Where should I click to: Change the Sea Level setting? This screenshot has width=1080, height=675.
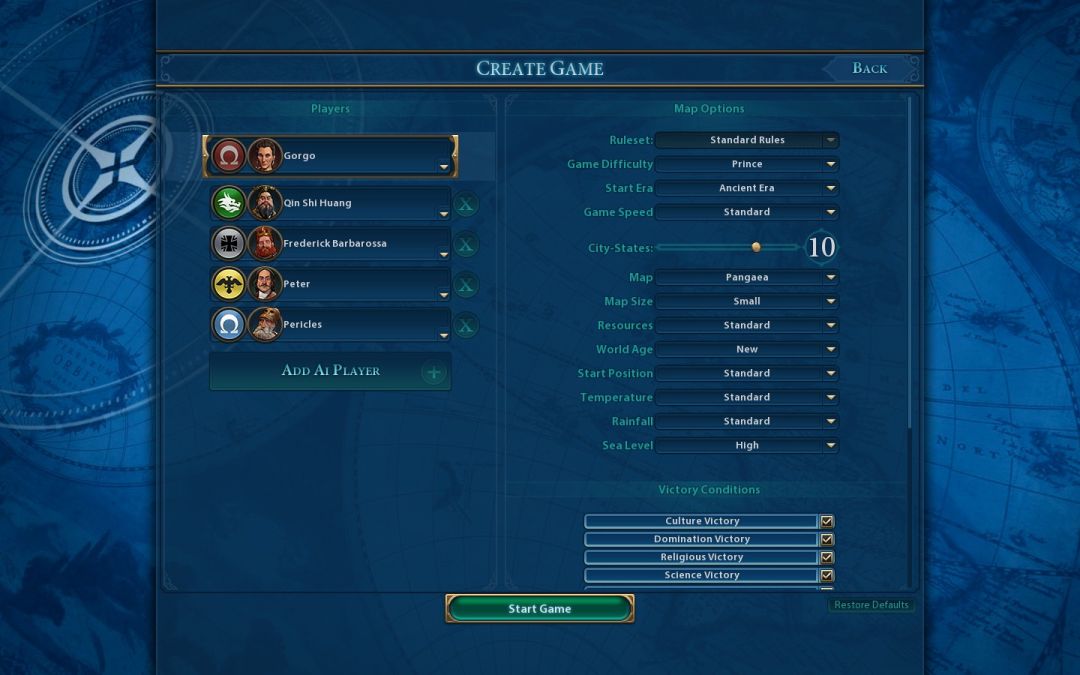pyautogui.click(x=747, y=445)
